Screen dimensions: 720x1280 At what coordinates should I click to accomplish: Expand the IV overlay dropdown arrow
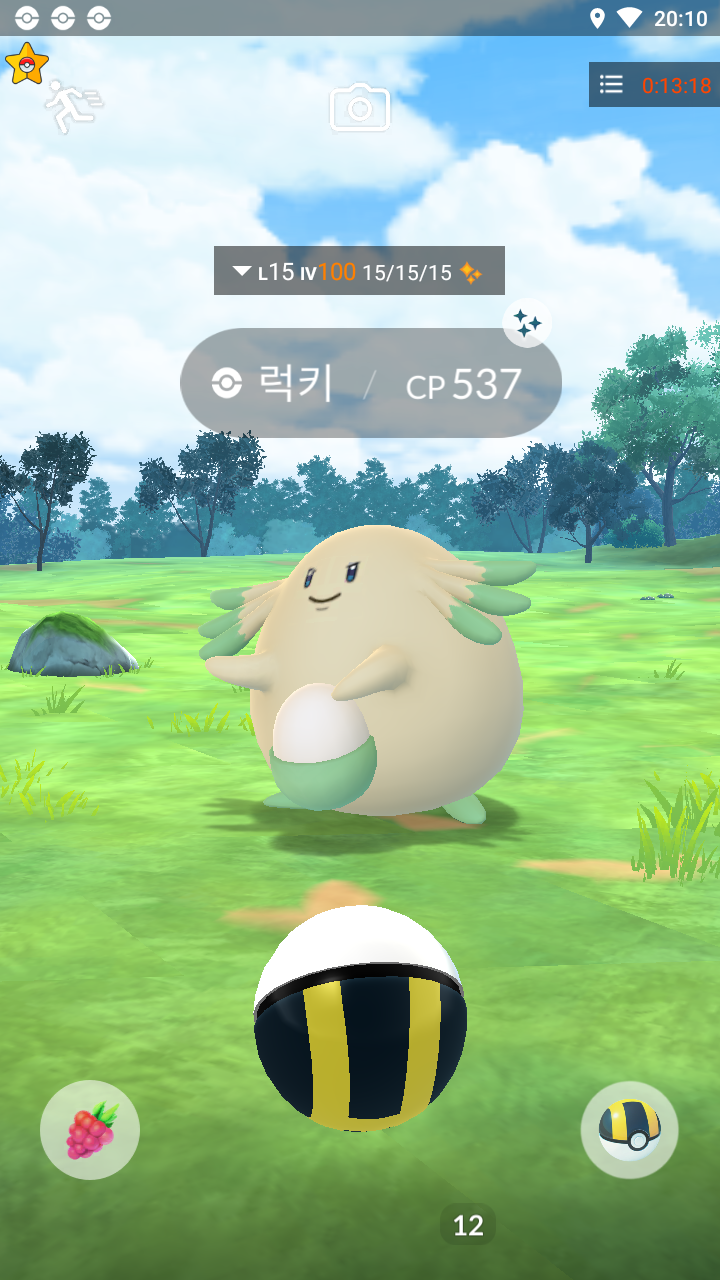(241, 271)
